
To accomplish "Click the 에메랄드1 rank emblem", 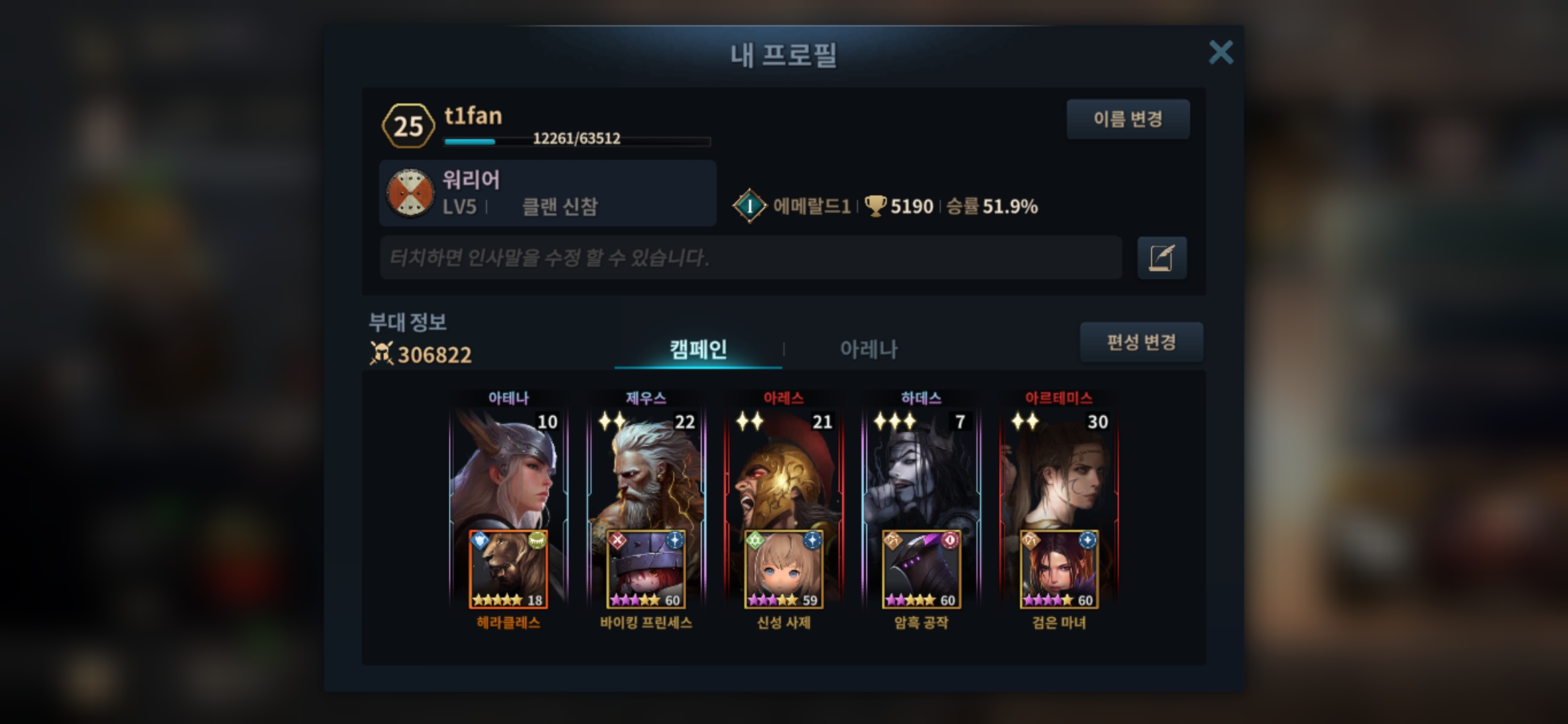I will 749,206.
